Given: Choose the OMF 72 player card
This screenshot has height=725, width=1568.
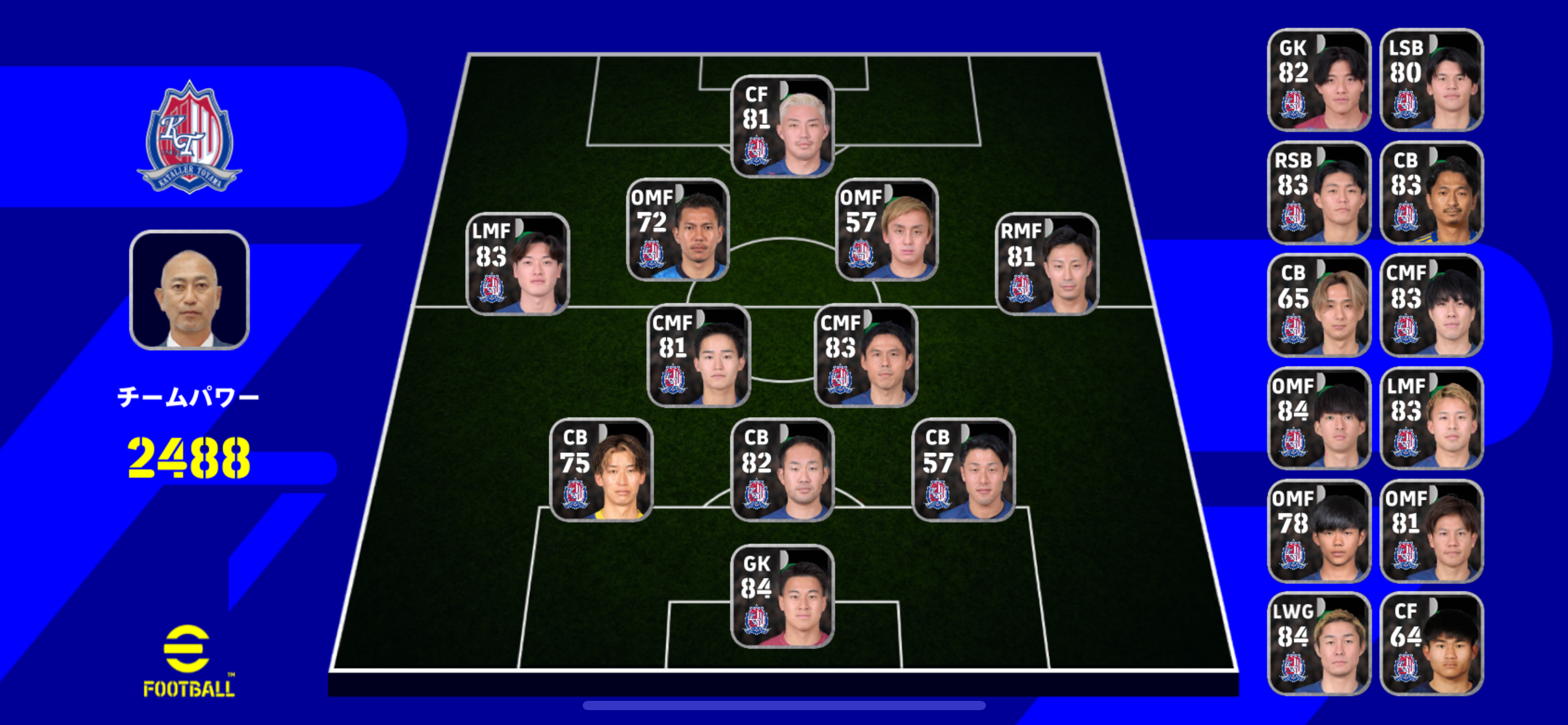Looking at the screenshot, I should pyautogui.click(x=678, y=229).
